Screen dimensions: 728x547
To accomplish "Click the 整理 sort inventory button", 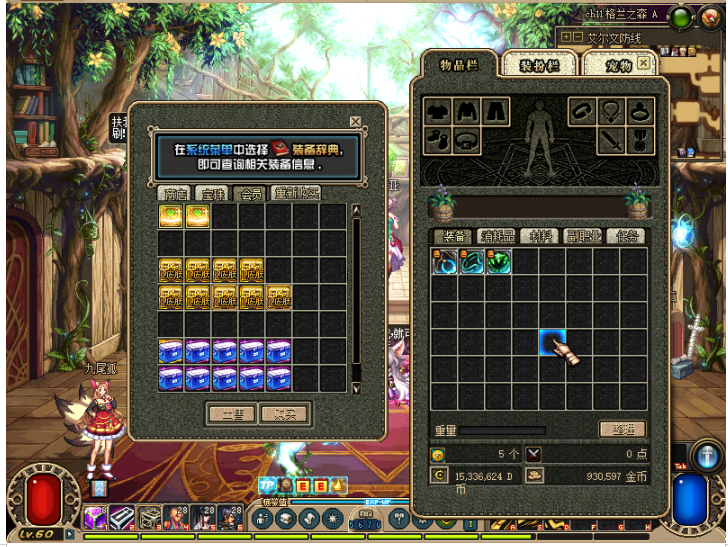I will [x=621, y=429].
